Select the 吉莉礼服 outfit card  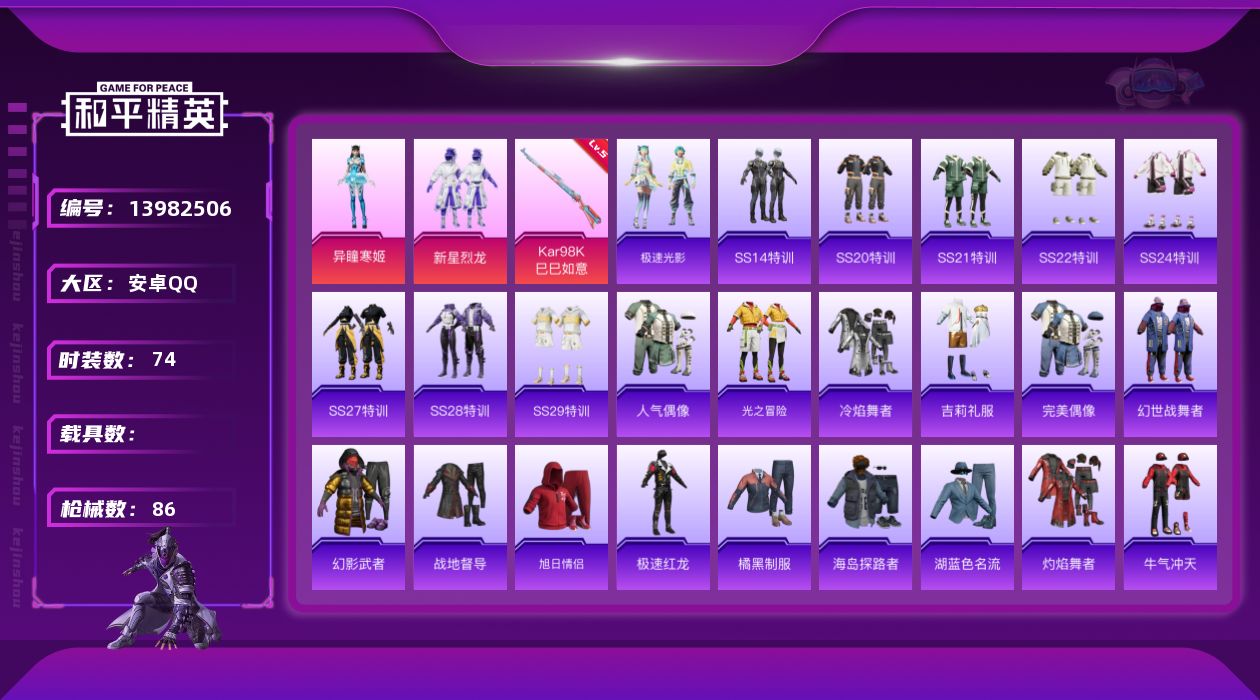click(x=967, y=364)
